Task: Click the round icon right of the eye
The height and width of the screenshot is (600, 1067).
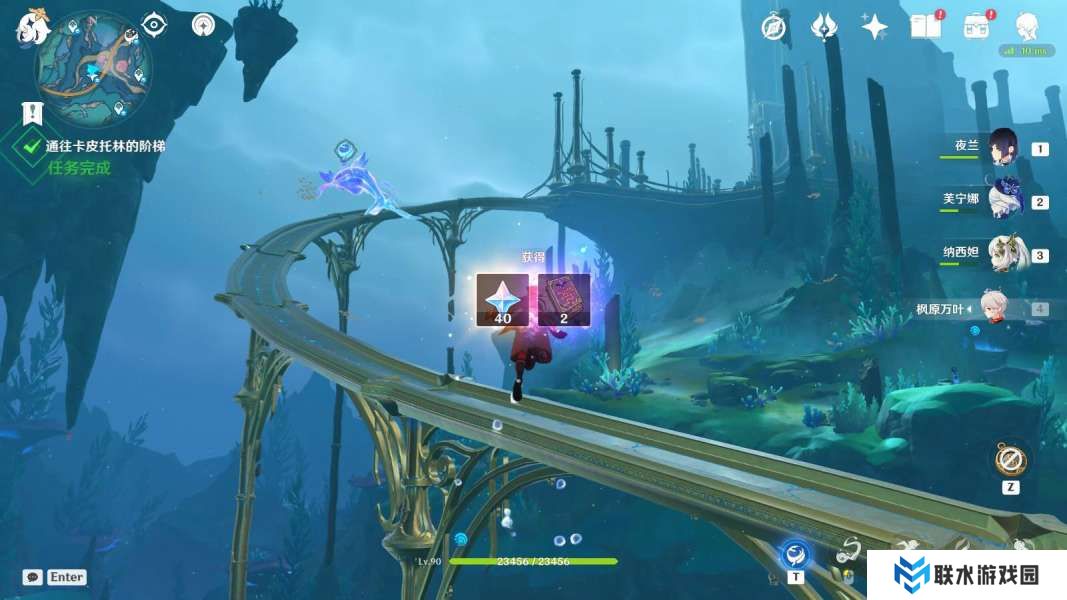Action: tap(204, 24)
